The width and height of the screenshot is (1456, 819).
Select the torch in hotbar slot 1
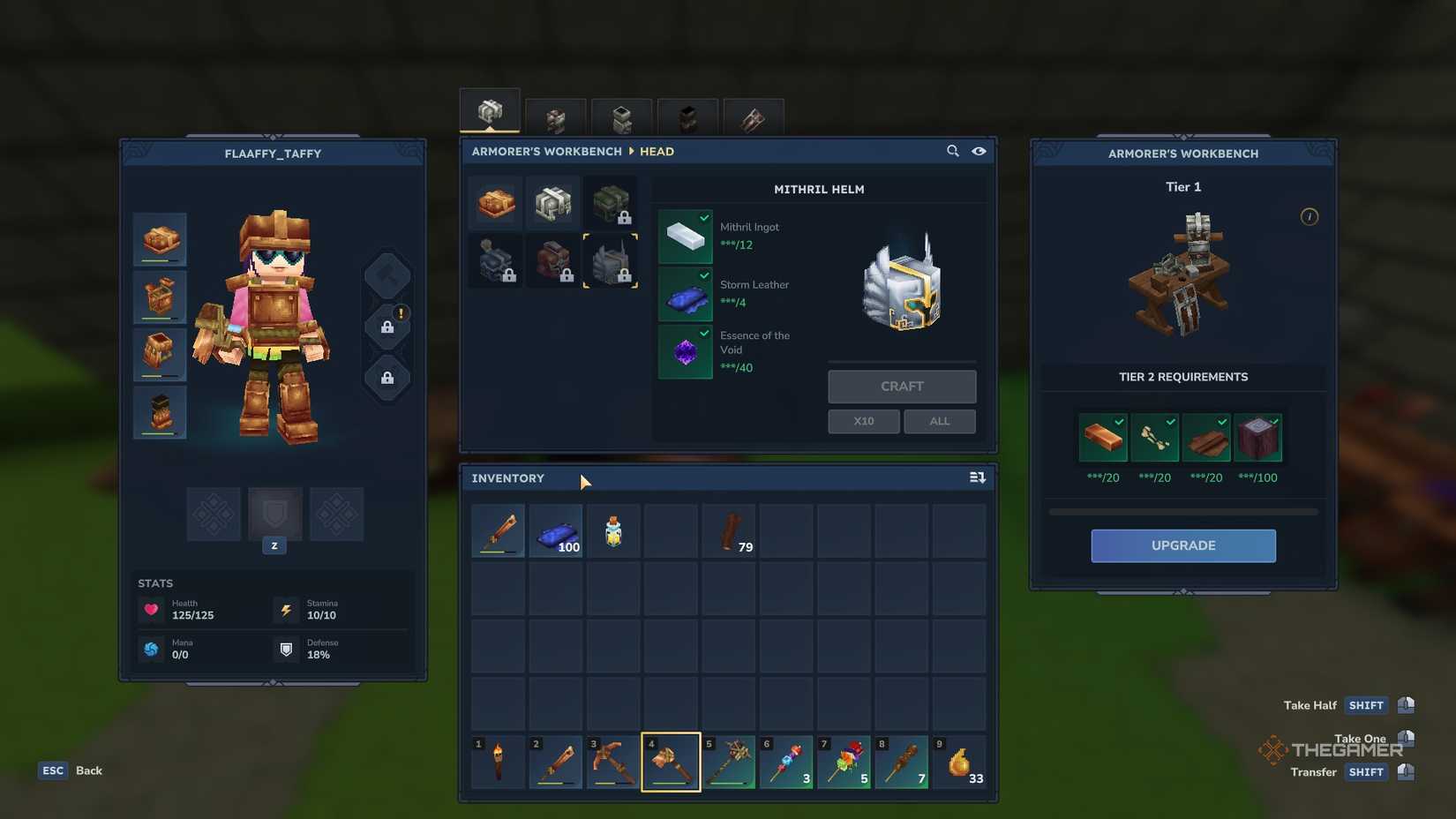[498, 762]
